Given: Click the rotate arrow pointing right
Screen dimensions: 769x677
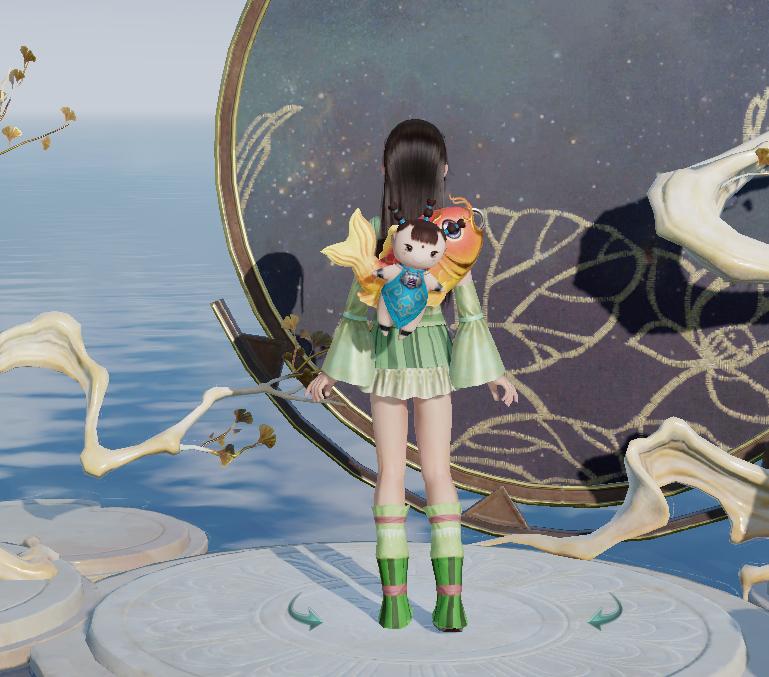Looking at the screenshot, I should [x=305, y=612].
